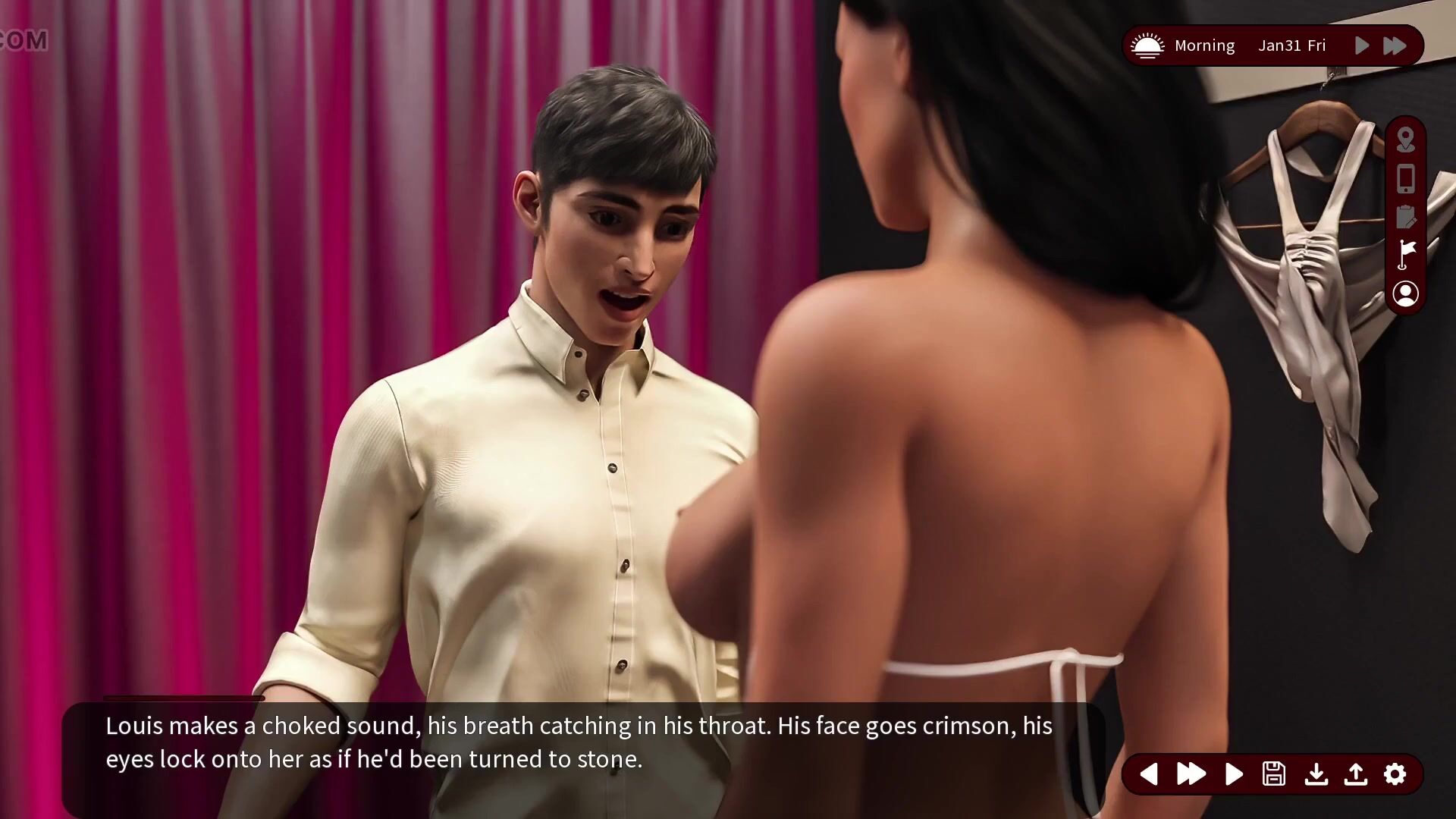Open the character profile icon

(x=1405, y=293)
